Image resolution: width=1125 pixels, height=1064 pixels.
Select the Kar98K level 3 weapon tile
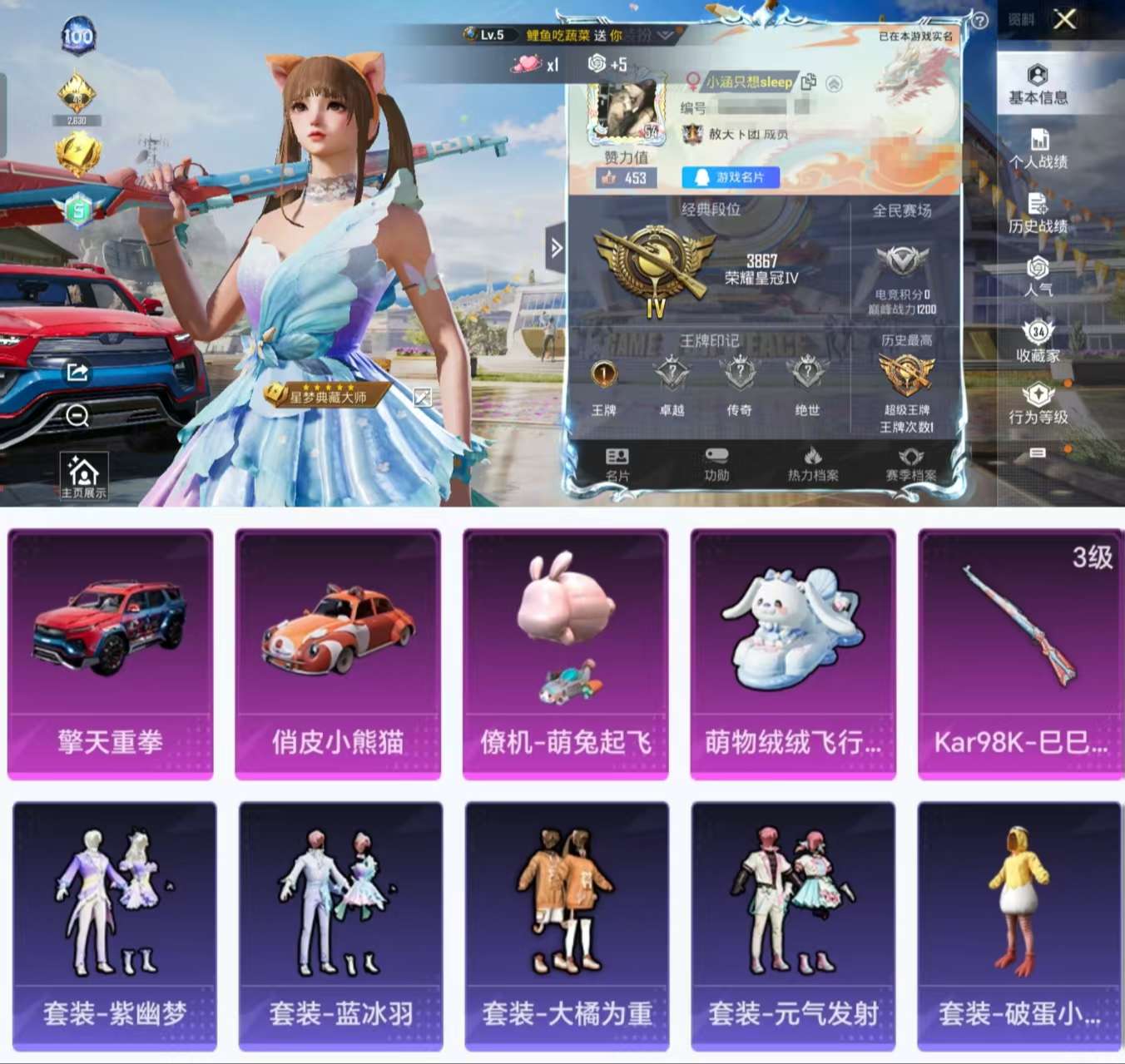tap(1020, 654)
